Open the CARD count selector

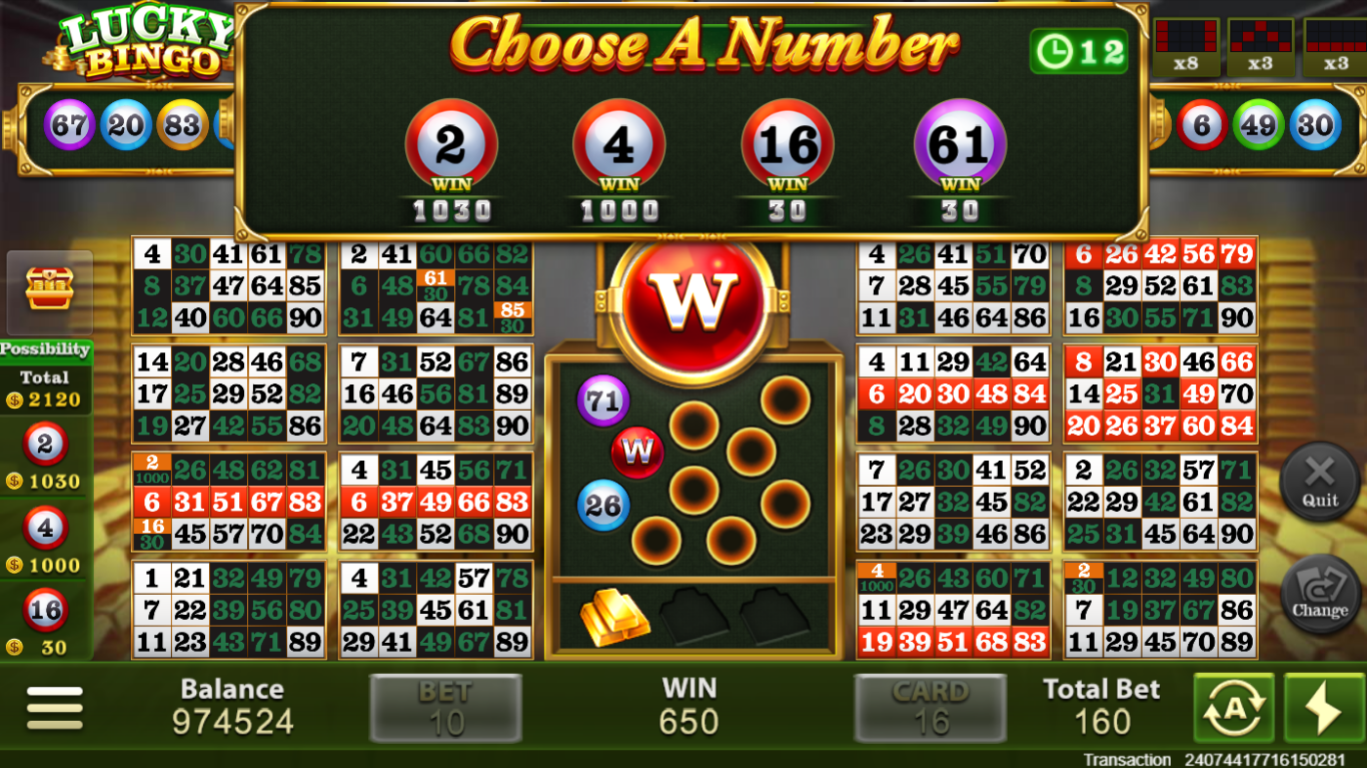tap(931, 707)
